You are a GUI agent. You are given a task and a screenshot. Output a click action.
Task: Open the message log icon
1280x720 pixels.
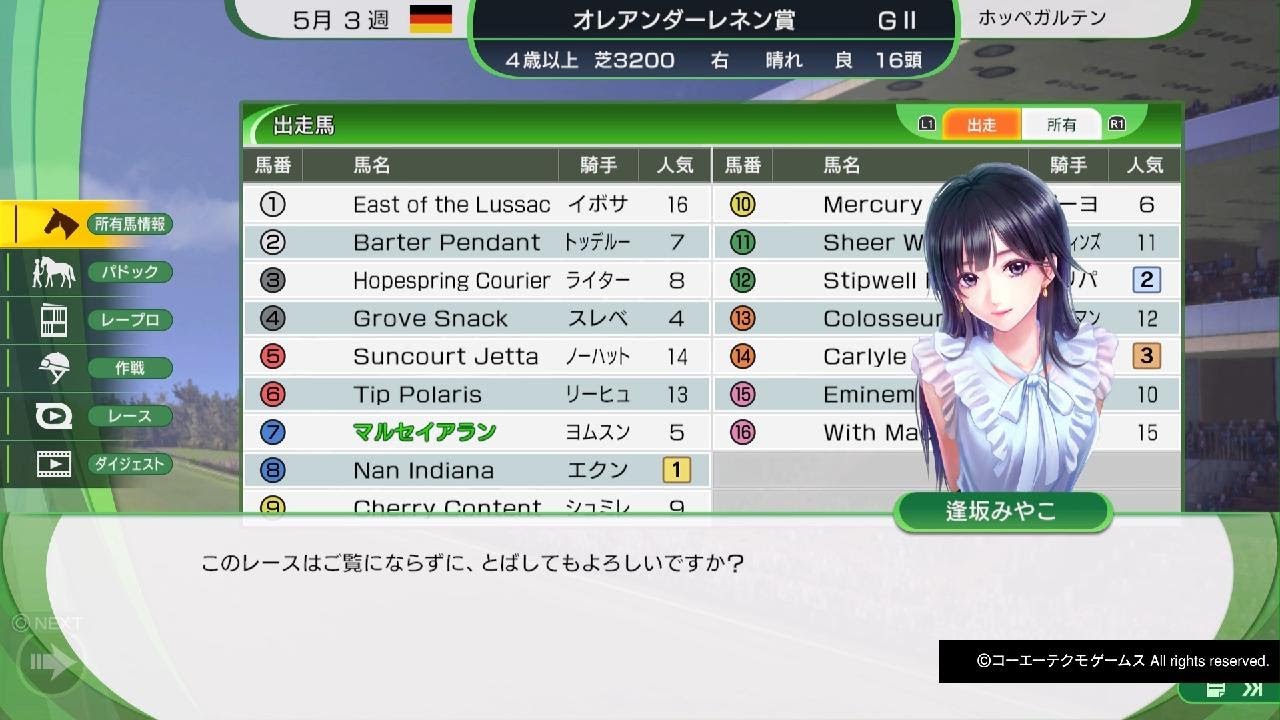[x=1216, y=690]
